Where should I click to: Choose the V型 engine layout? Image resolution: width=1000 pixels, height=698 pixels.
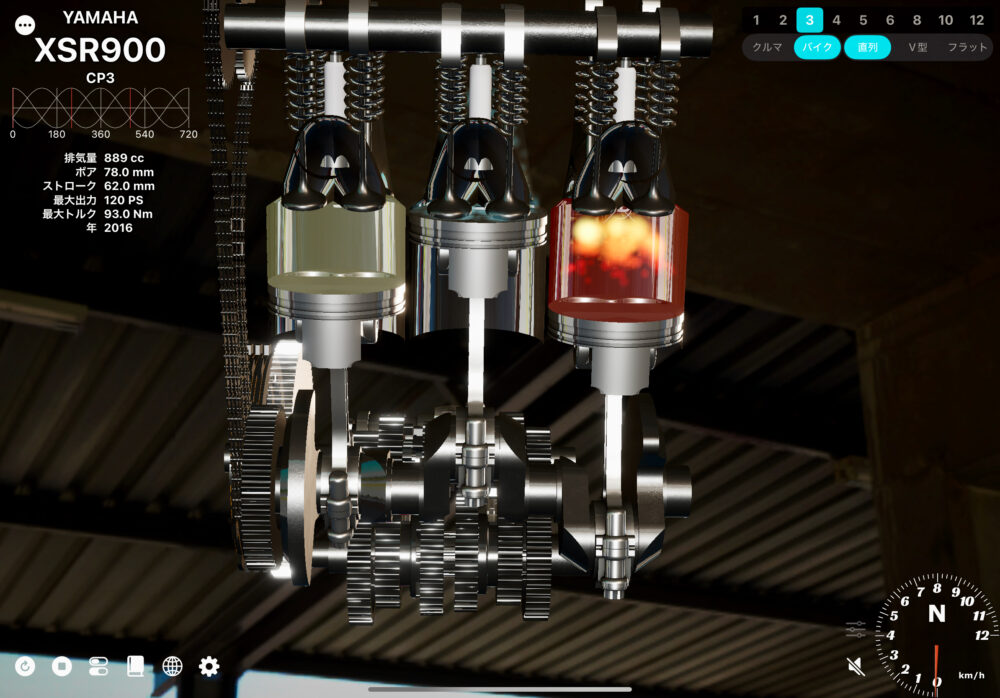tap(917, 47)
